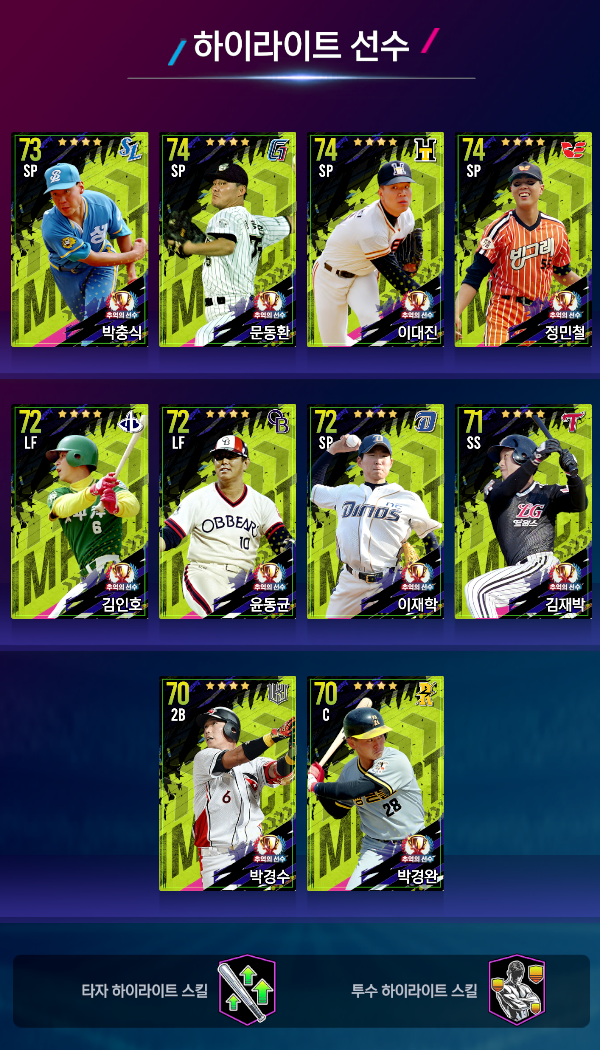
Task: Choose the 박경완 catcher card
Action: tap(376, 784)
